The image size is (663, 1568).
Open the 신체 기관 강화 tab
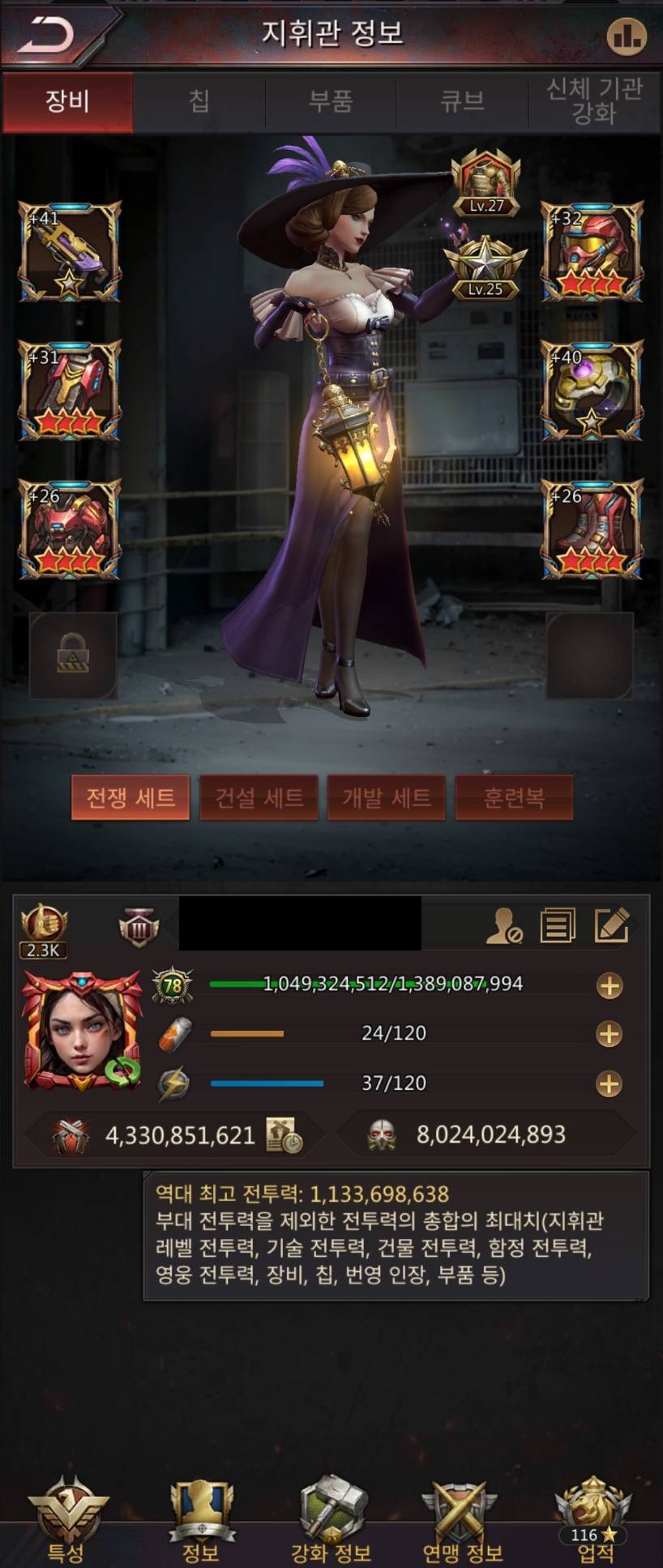pos(594,101)
